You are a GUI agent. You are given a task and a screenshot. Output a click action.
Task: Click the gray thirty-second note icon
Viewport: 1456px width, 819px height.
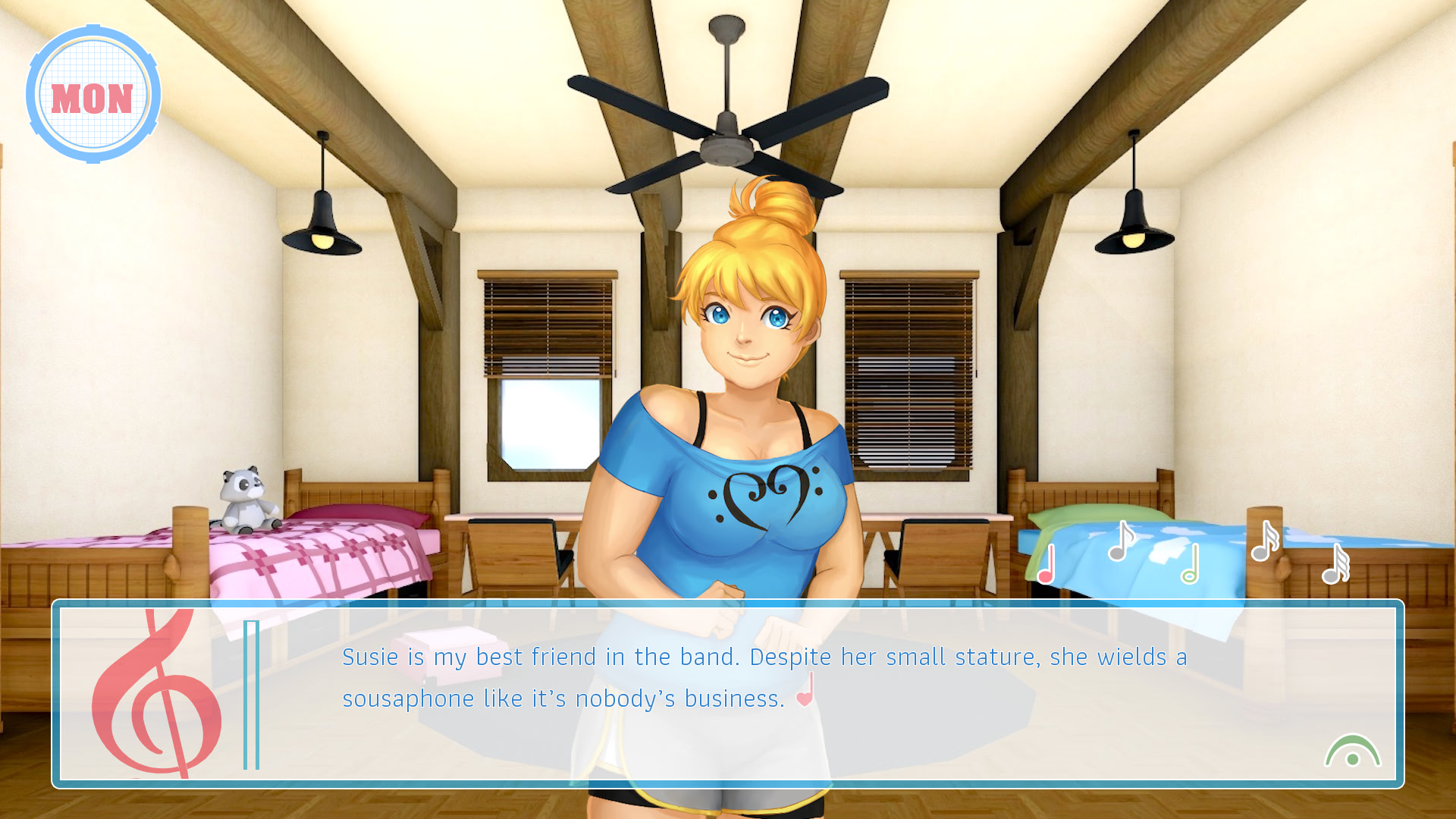pos(1335,565)
